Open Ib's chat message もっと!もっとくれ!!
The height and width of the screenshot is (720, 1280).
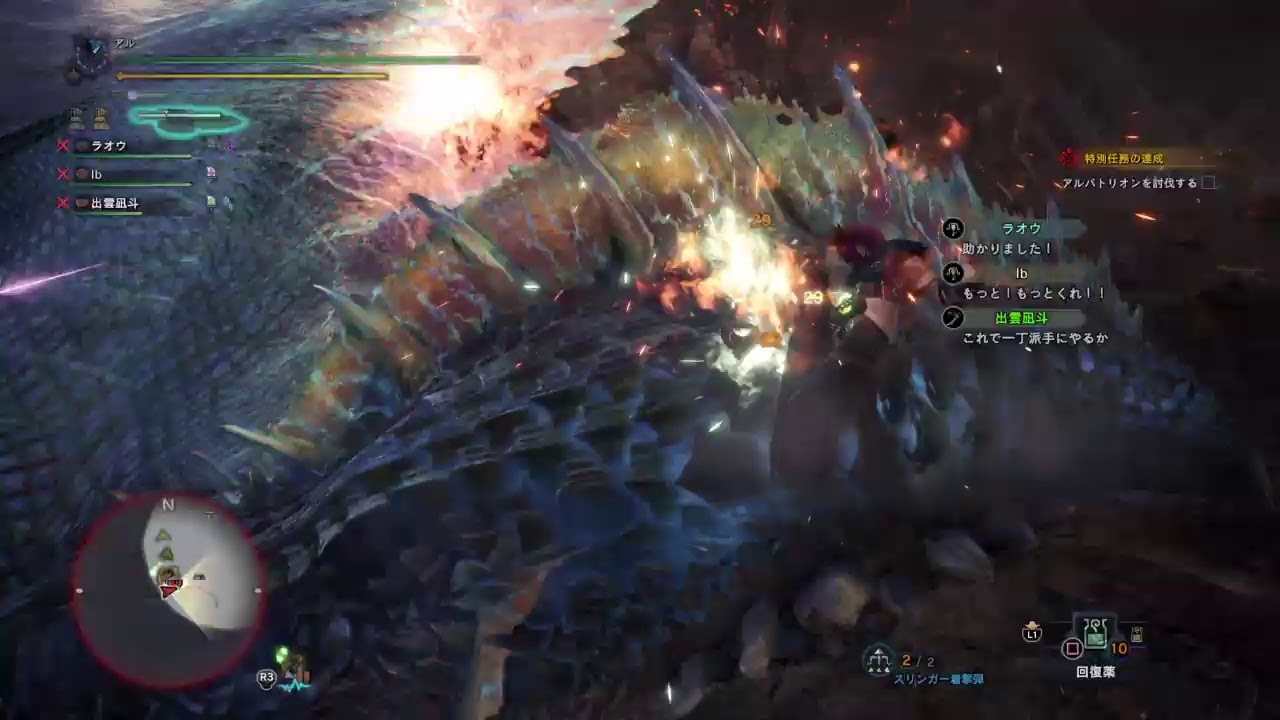[x=1034, y=294]
